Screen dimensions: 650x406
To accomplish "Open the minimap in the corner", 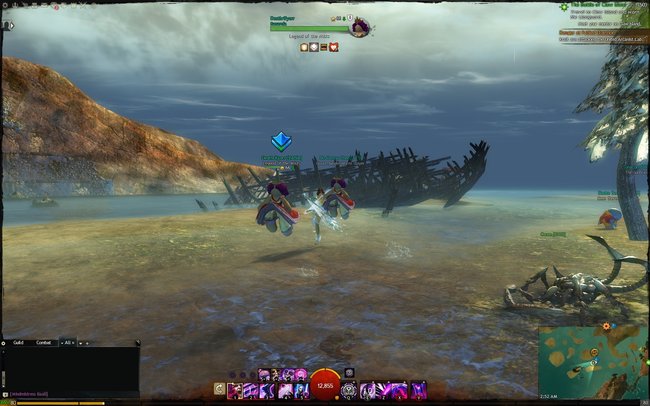I will [x=592, y=362].
